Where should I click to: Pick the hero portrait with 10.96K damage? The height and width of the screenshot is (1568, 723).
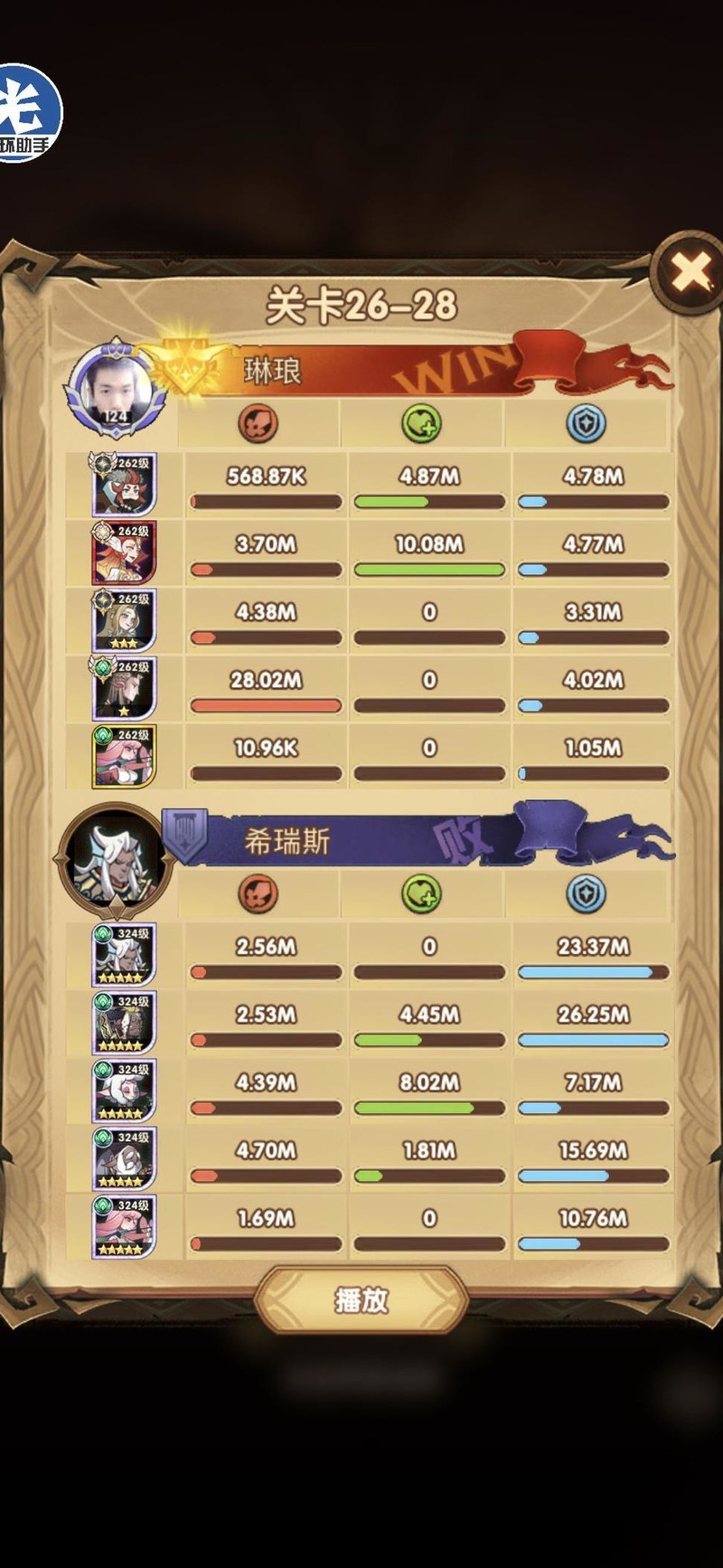coord(124,756)
